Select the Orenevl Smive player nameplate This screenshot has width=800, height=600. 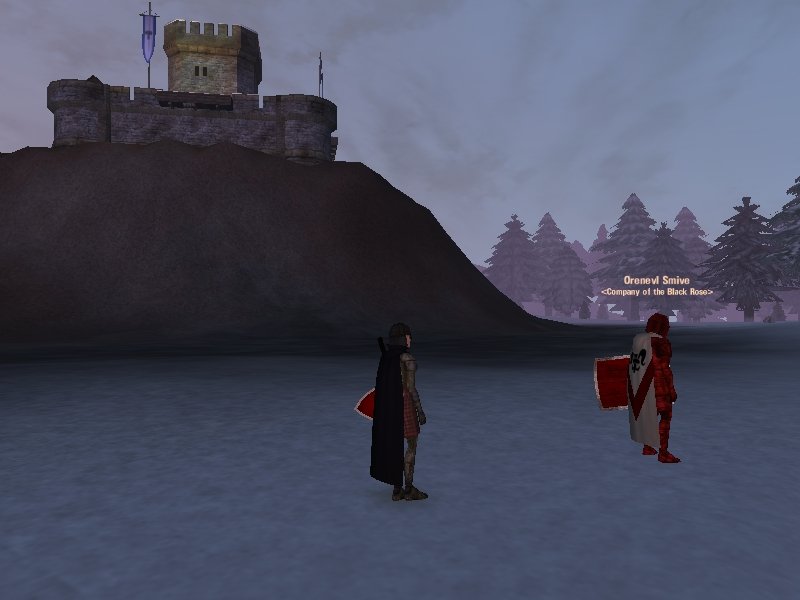[656, 281]
